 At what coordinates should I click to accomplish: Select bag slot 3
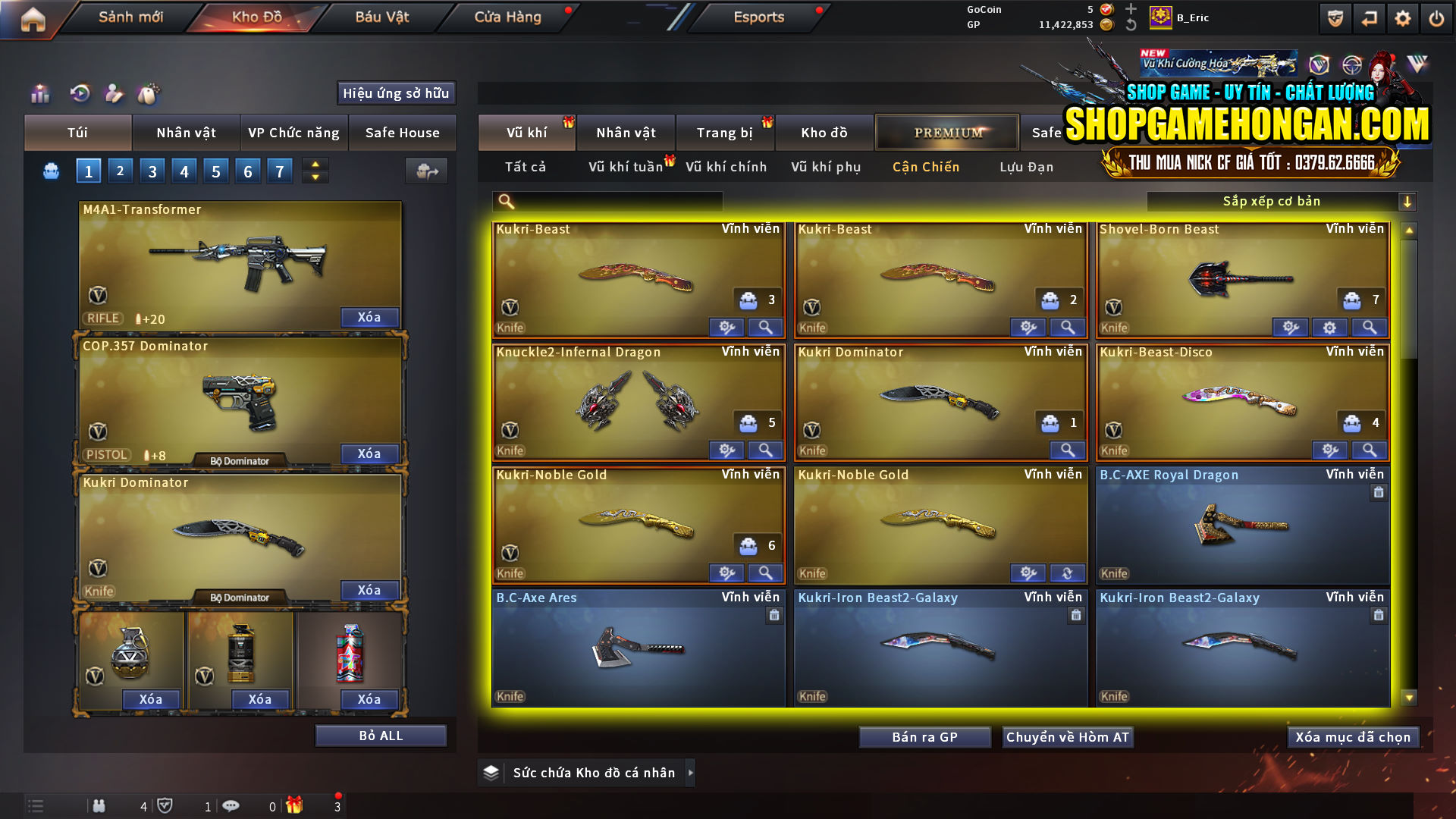tap(152, 171)
